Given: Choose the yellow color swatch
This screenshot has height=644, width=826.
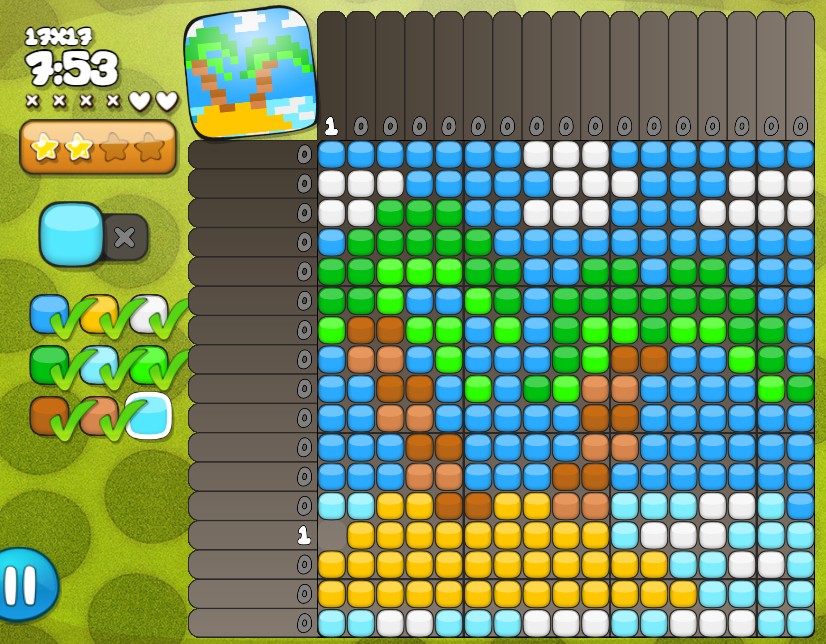Looking at the screenshot, I should tap(98, 314).
